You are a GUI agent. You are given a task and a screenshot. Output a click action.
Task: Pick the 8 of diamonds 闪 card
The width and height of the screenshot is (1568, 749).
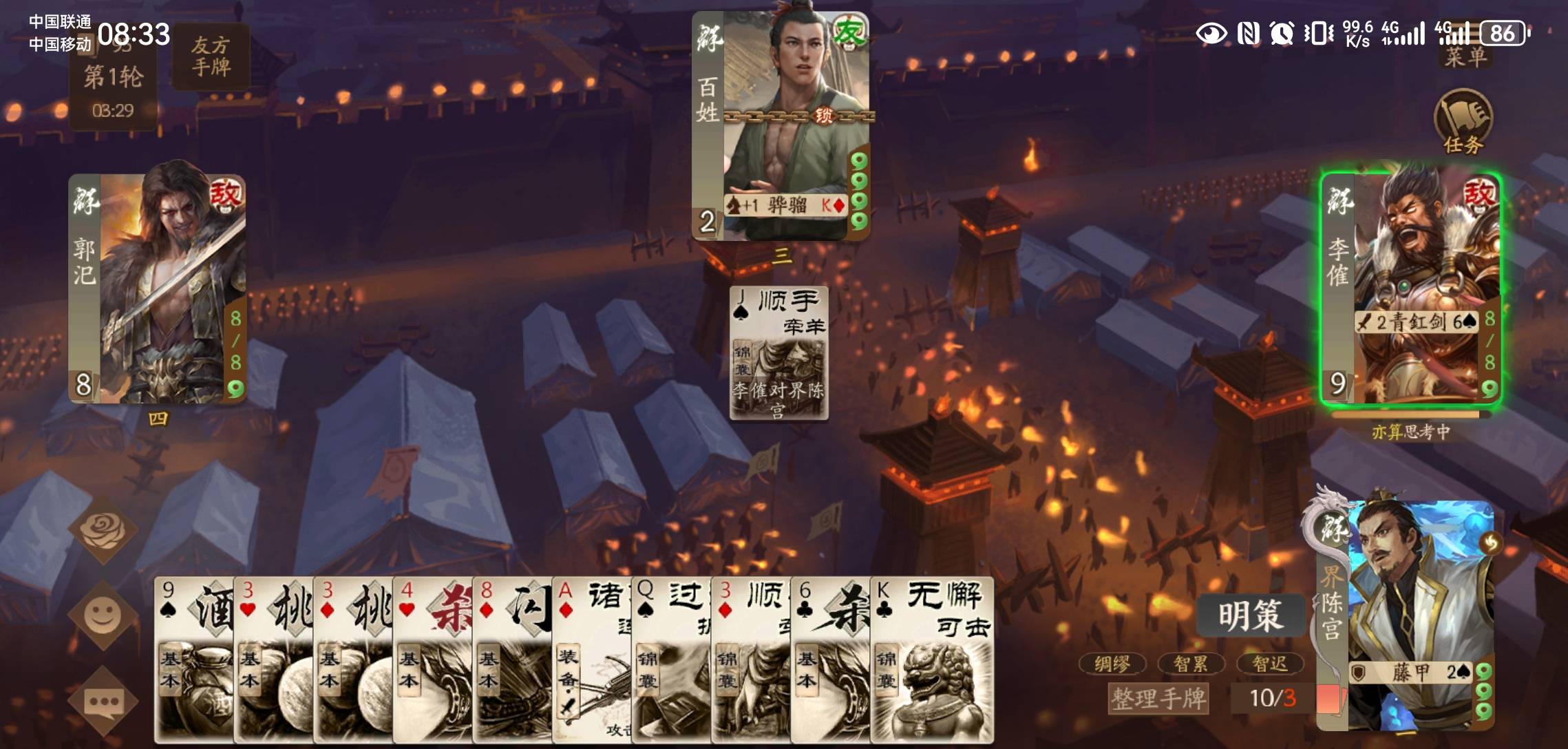pos(512,660)
